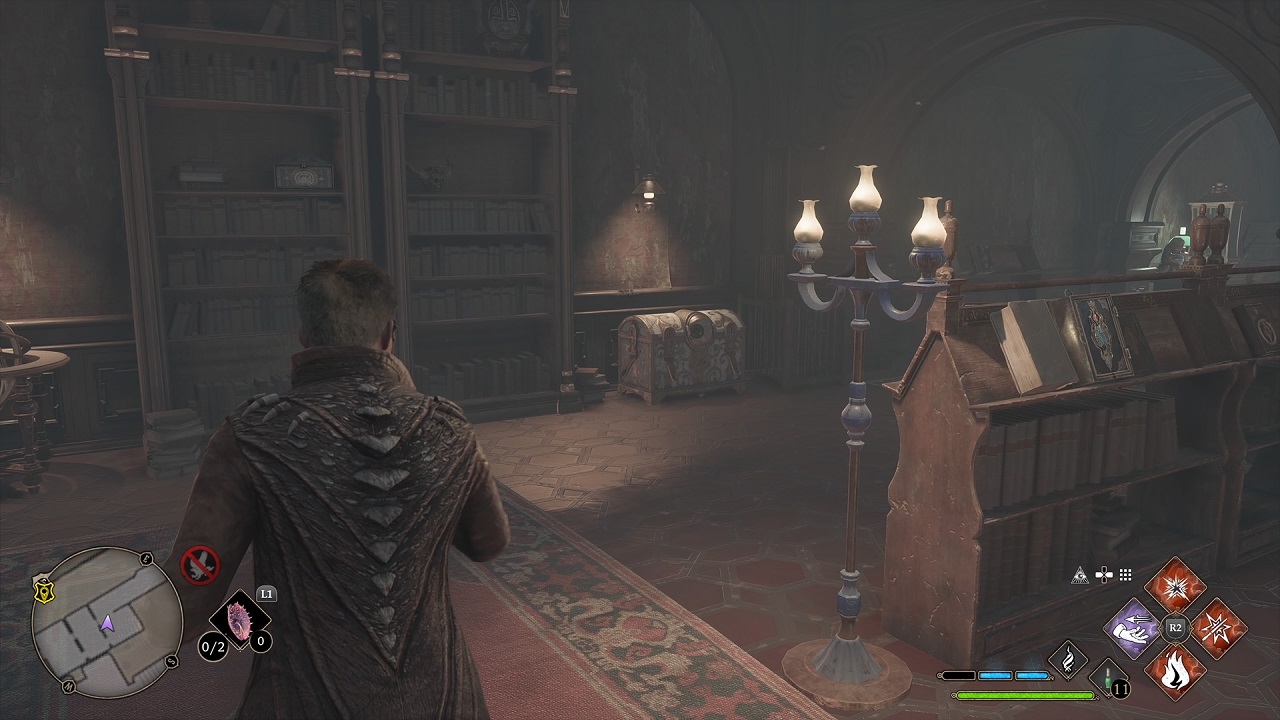Image resolution: width=1280 pixels, height=720 pixels.
Task: Click the d-pad spell switching icon
Action: [1103, 574]
